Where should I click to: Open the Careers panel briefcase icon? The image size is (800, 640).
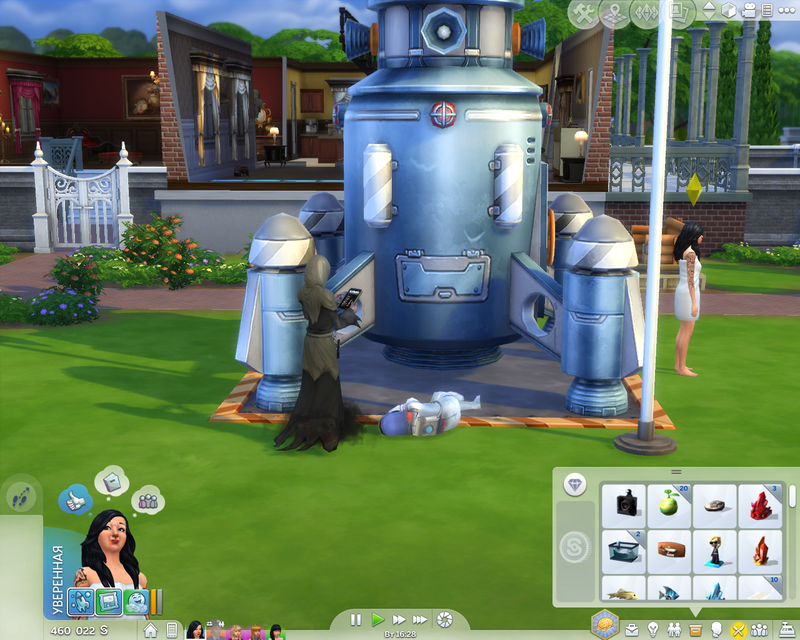(x=632, y=630)
